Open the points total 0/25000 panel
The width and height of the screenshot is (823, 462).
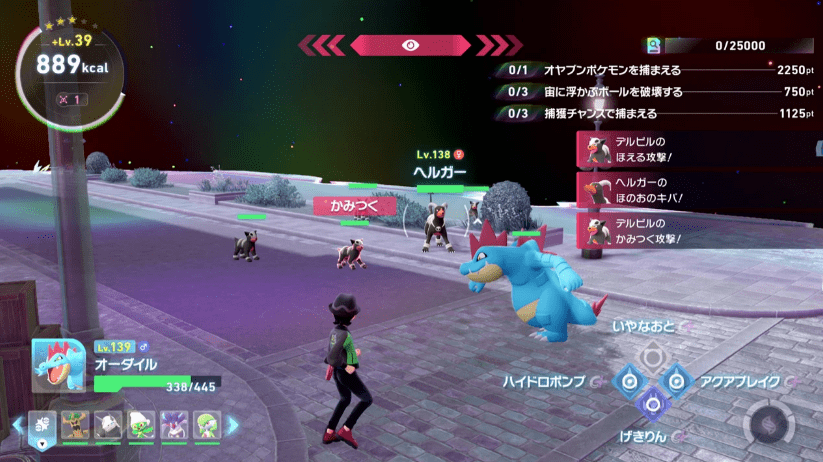pos(730,45)
